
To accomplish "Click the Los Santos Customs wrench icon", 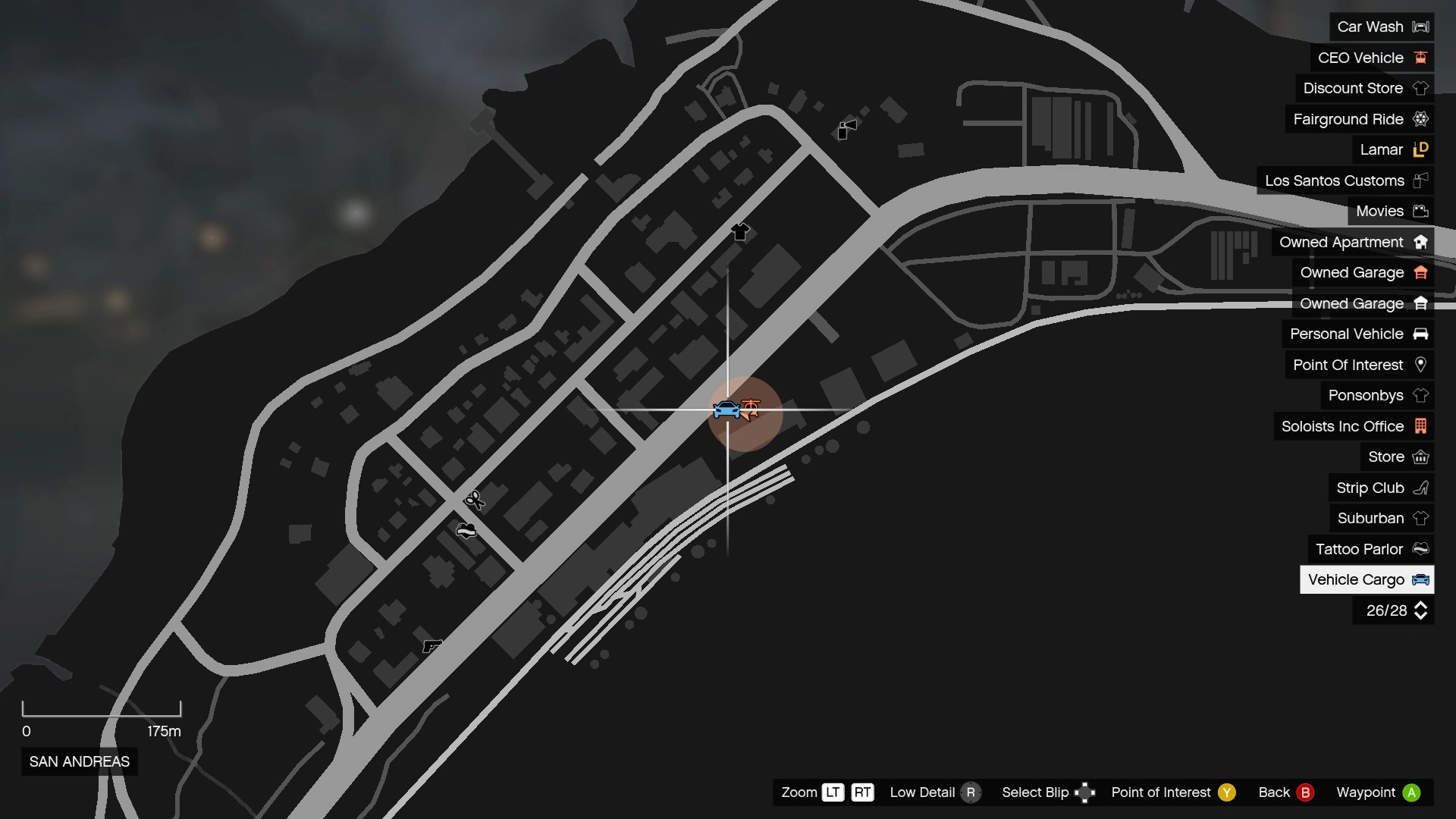I will (x=1420, y=180).
